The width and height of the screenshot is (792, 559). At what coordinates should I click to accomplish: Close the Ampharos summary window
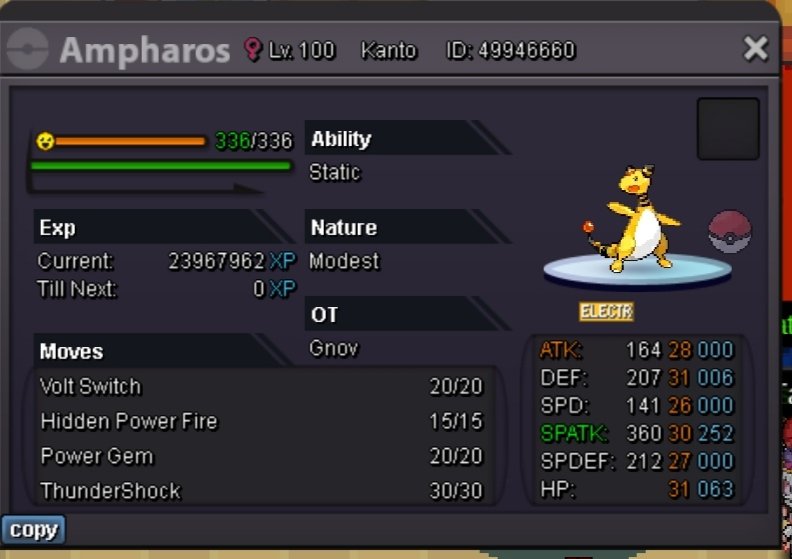click(756, 48)
